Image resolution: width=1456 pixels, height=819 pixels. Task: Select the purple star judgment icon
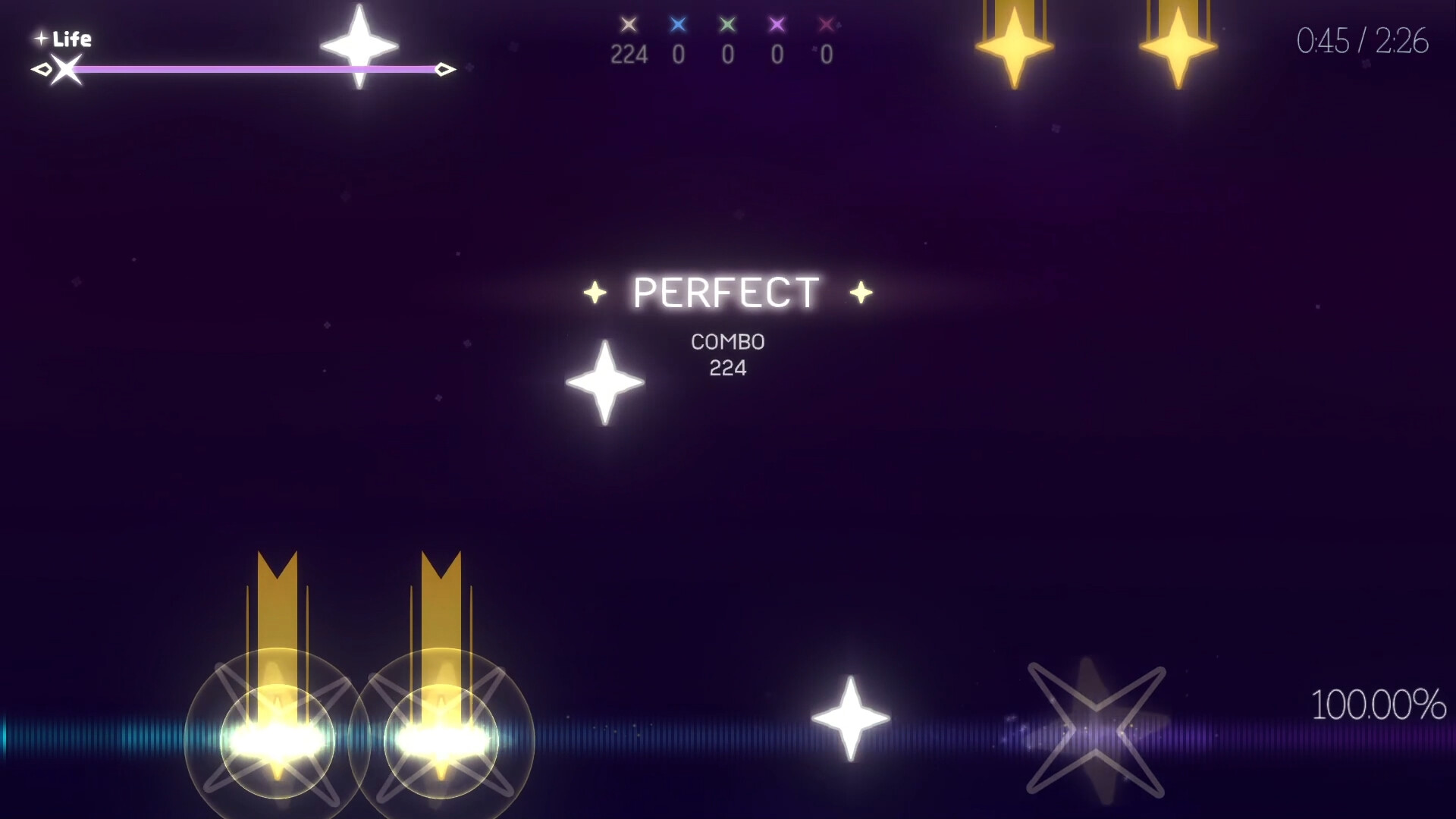pyautogui.click(x=776, y=24)
